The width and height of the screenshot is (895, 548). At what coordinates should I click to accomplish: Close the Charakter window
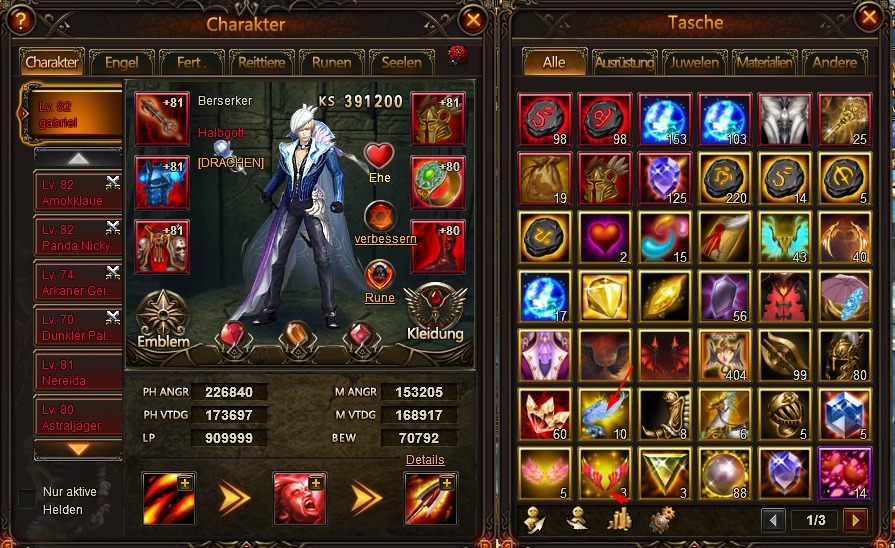click(x=473, y=20)
